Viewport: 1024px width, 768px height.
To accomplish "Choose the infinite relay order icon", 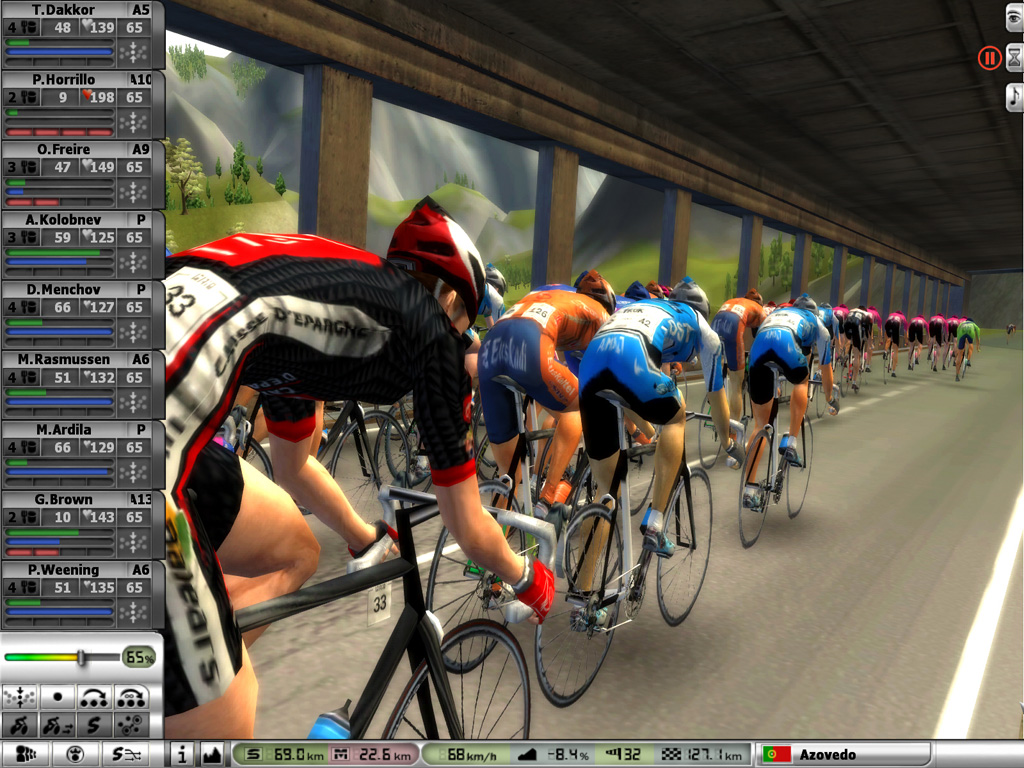I will click(132, 696).
